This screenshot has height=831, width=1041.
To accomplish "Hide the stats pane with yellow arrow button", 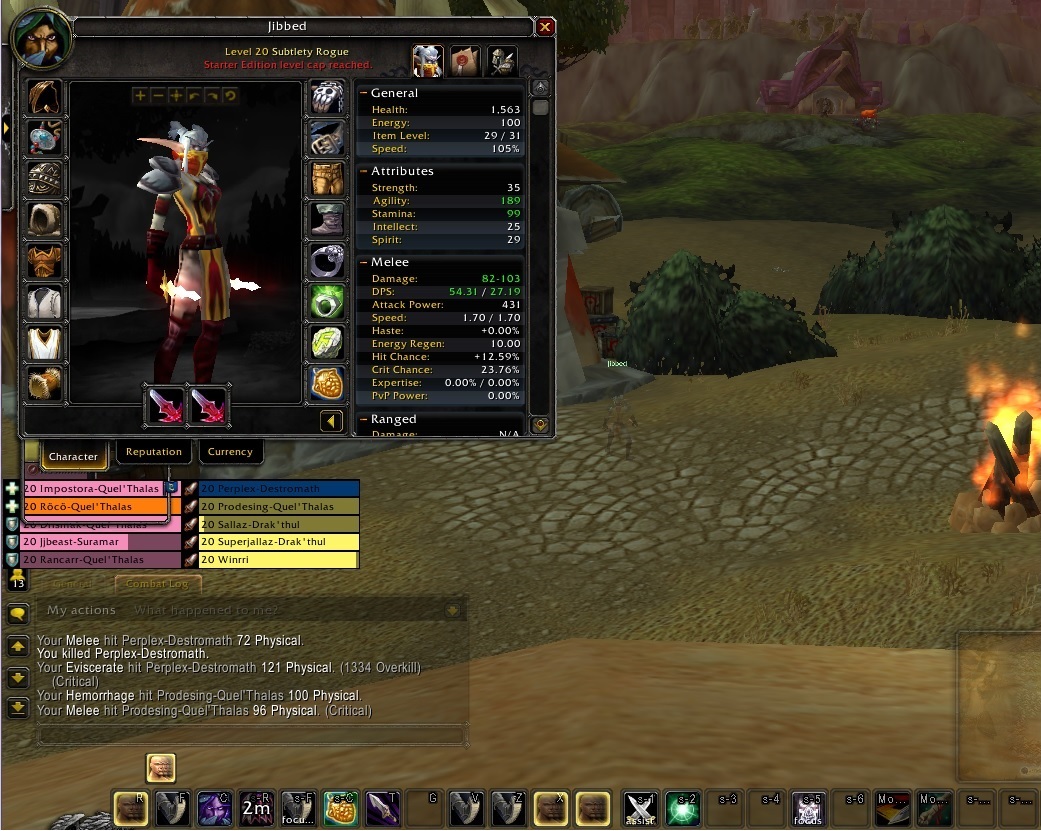I will point(332,421).
